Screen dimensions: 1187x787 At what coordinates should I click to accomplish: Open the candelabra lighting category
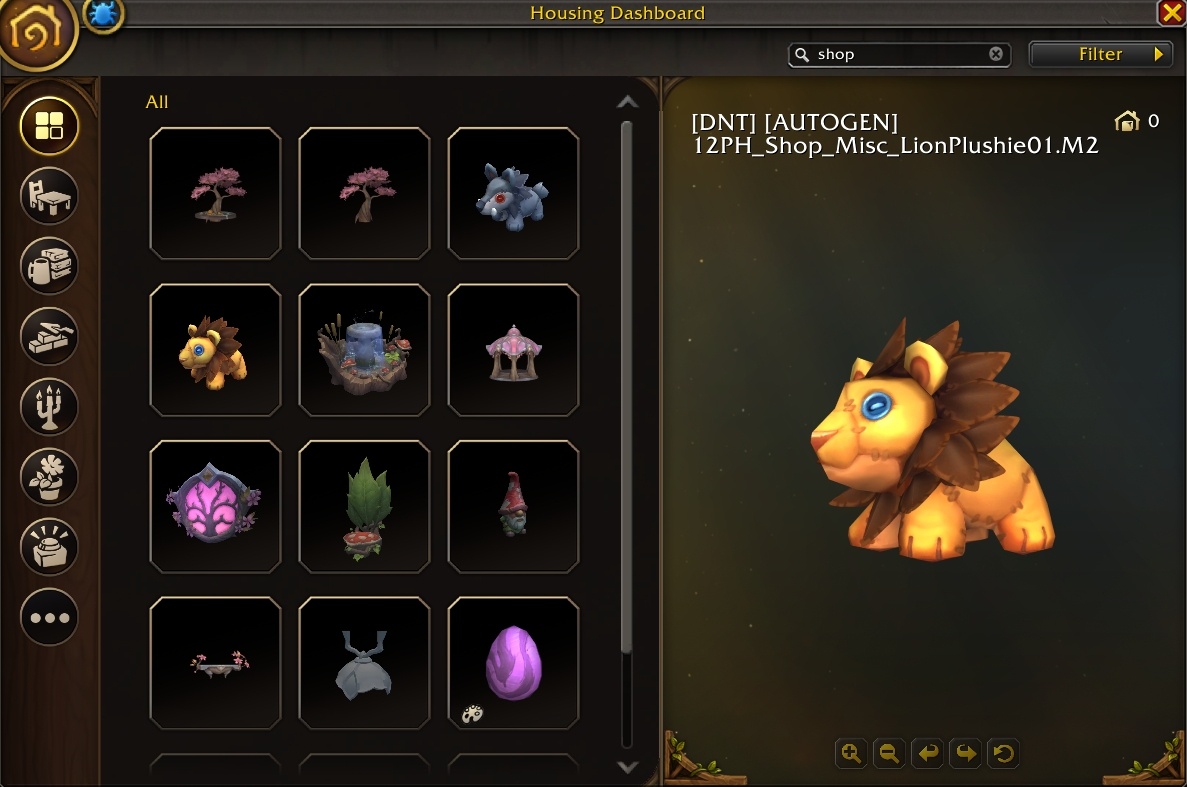[x=49, y=406]
